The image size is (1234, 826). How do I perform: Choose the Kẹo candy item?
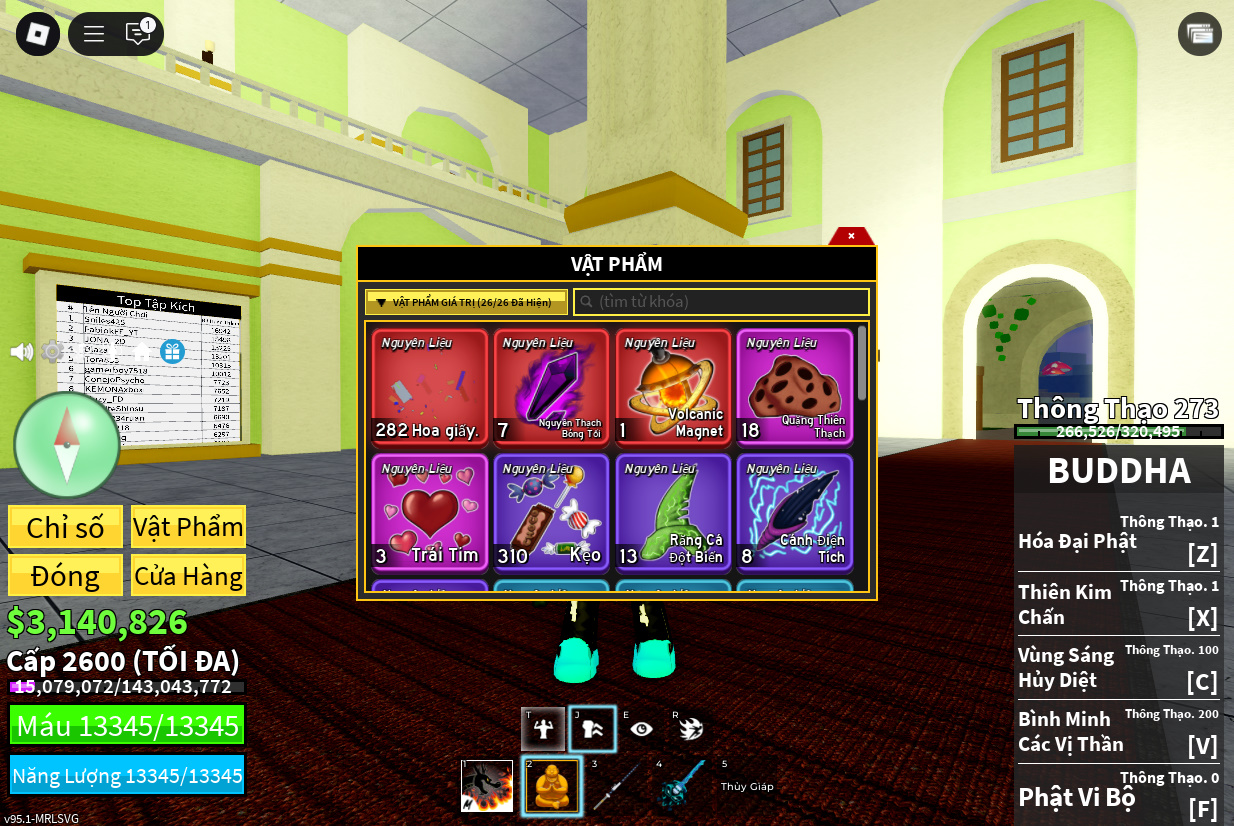click(x=551, y=512)
